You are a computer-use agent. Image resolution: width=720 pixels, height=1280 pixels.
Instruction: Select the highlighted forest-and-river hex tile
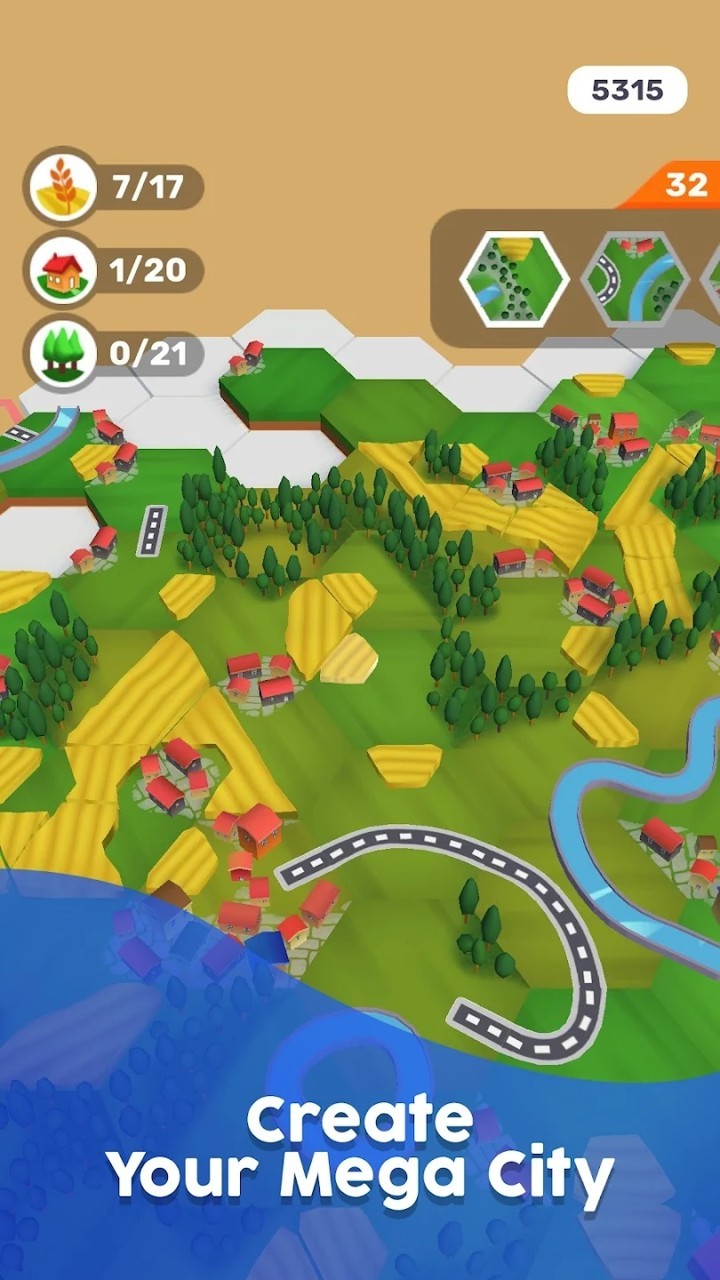click(x=514, y=279)
